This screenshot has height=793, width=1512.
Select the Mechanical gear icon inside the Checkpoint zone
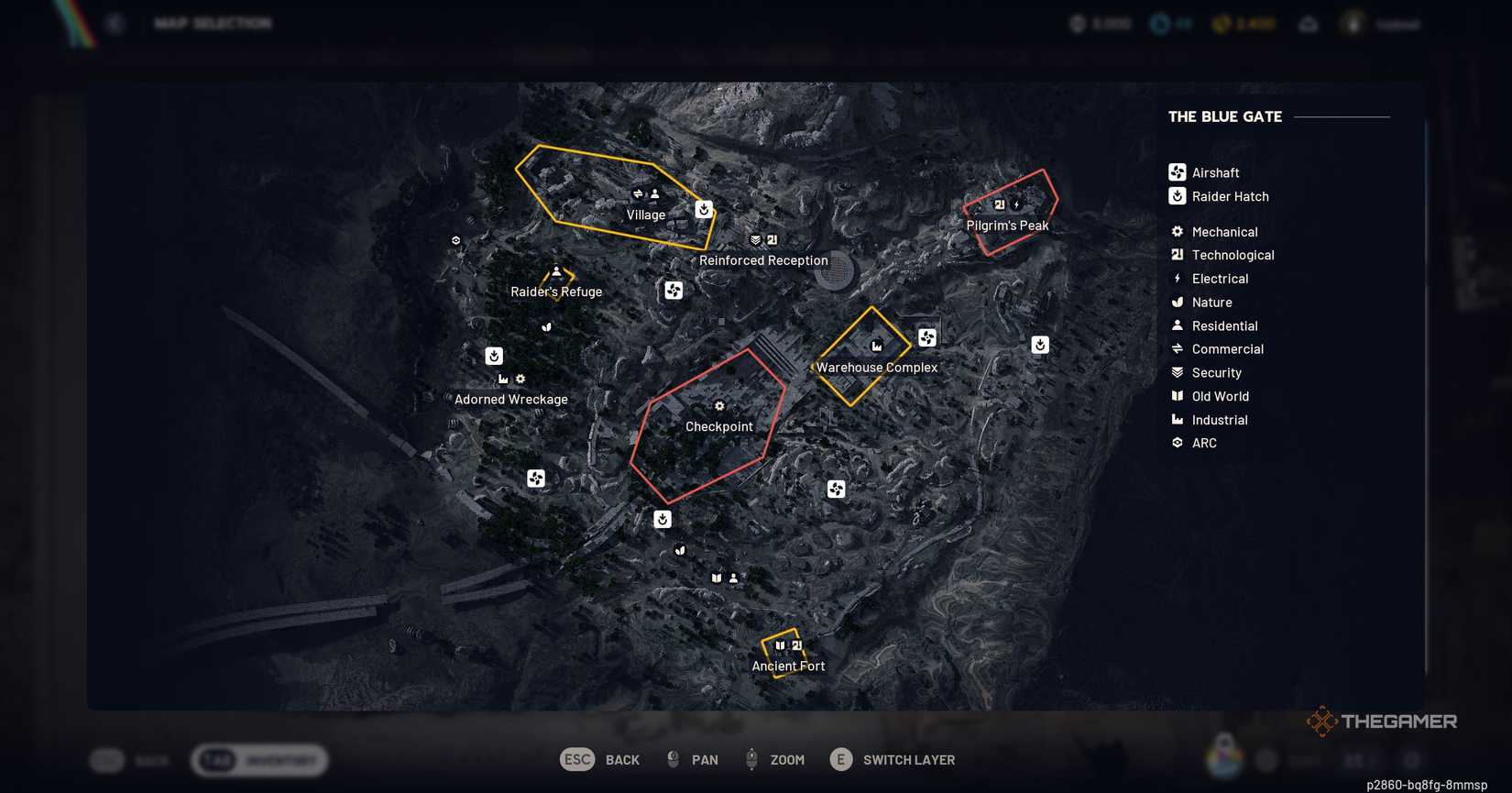719,405
